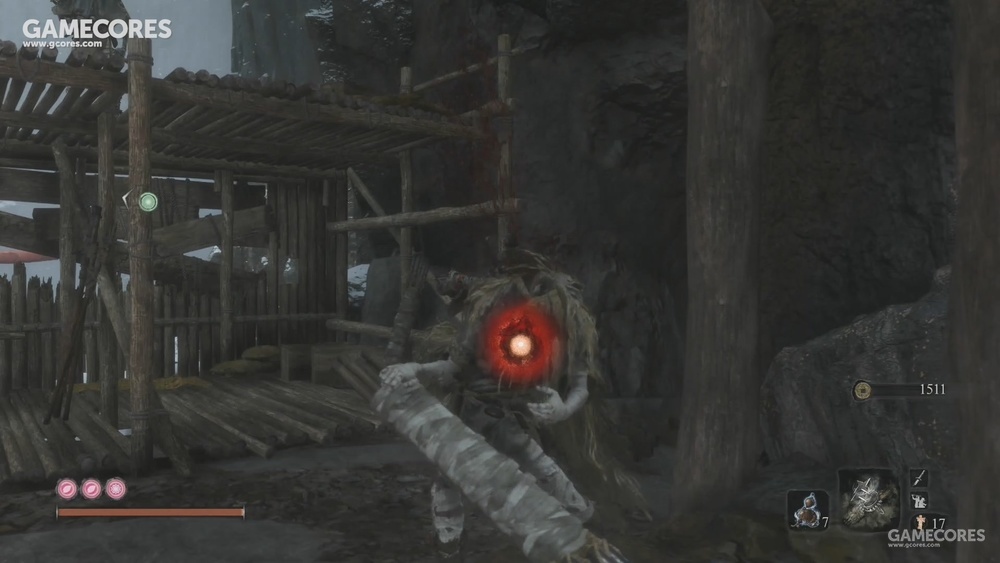Viewport: 1000px width, 563px height.
Task: Activate the equipped prosthetic tool icon
Action: point(867,500)
